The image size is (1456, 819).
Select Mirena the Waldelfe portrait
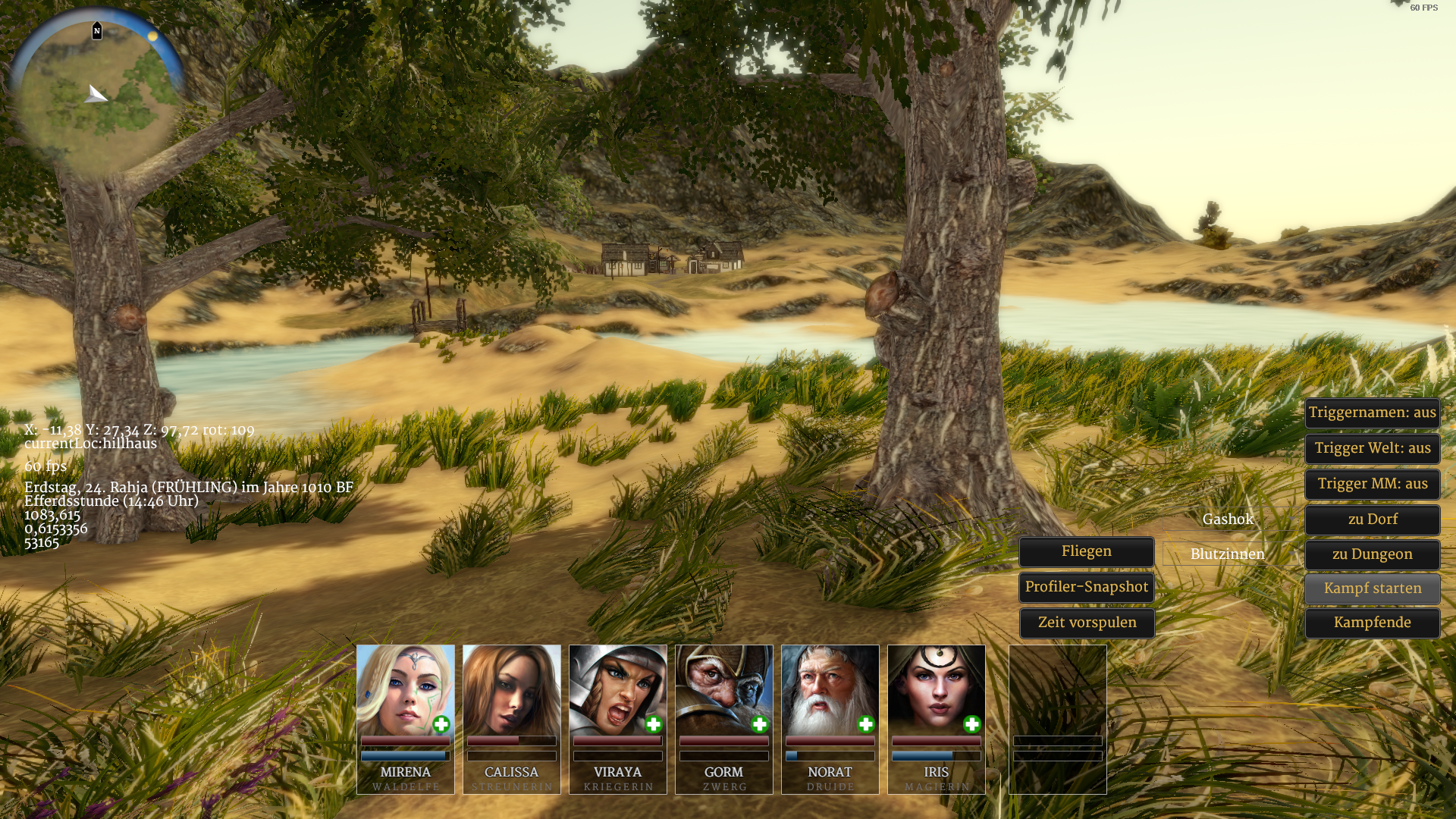pyautogui.click(x=405, y=689)
